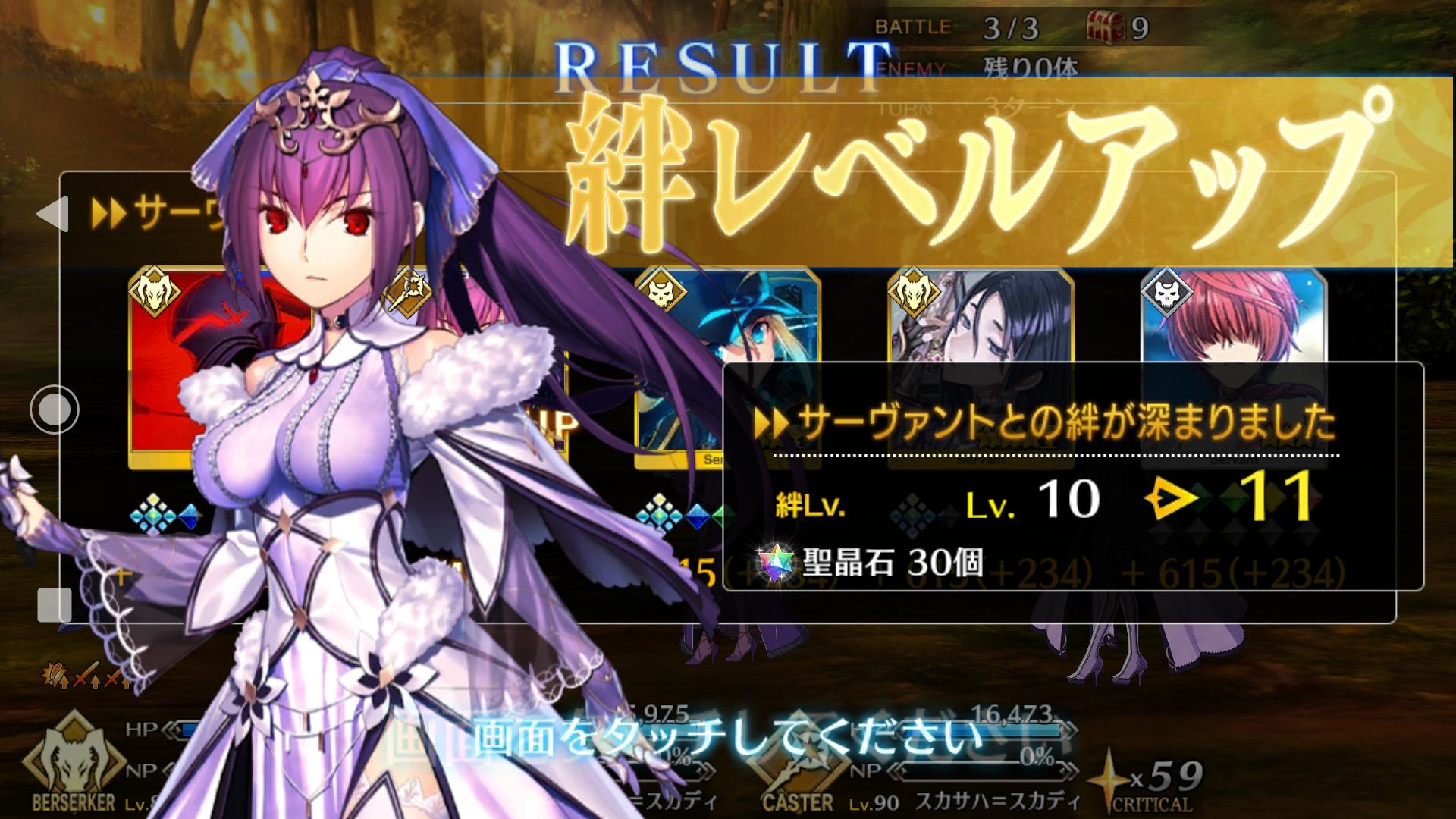
Task: Tap the Android back triangle button
Action: tap(53, 215)
